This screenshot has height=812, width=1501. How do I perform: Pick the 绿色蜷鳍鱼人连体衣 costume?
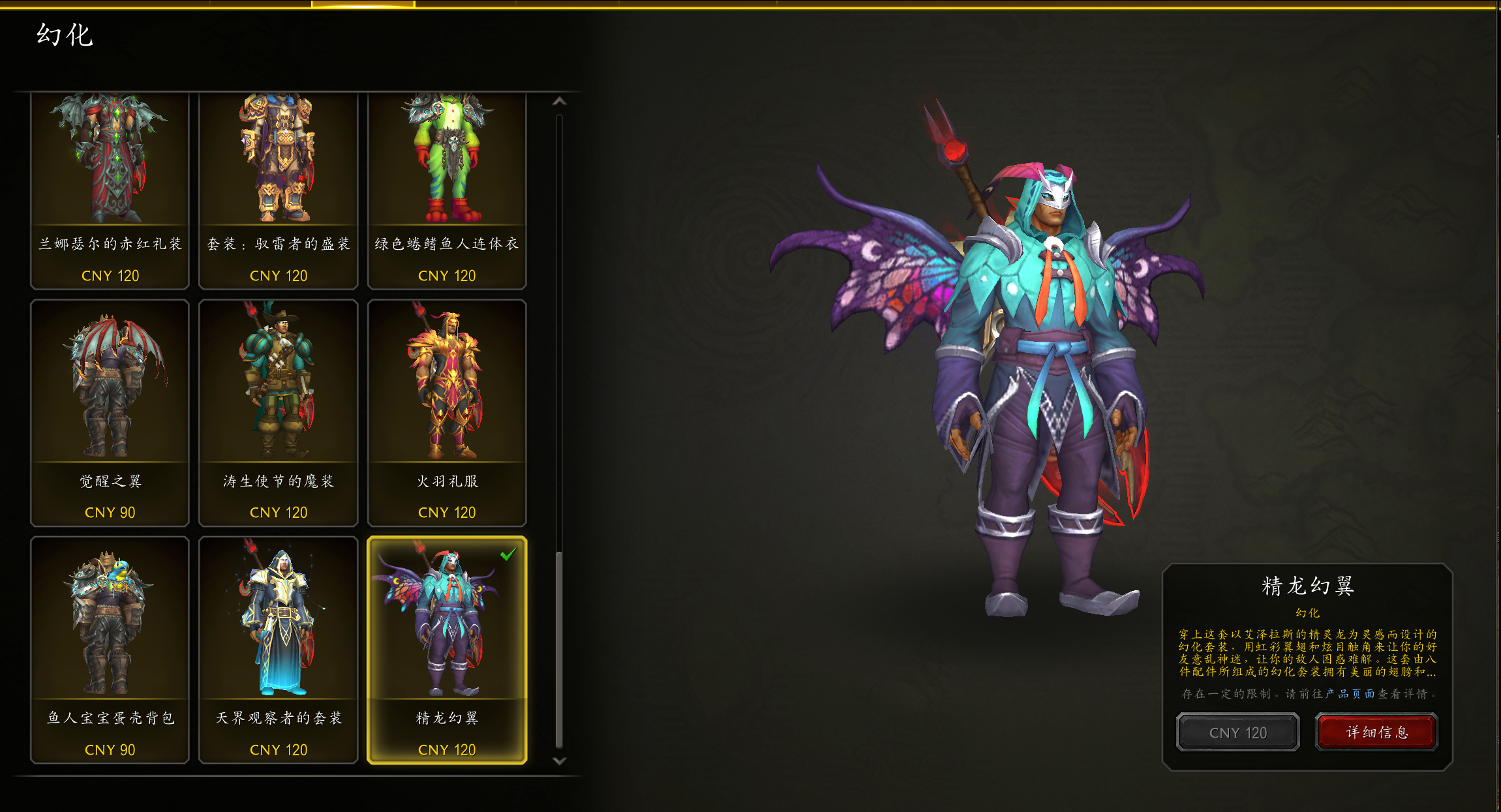(x=447, y=190)
